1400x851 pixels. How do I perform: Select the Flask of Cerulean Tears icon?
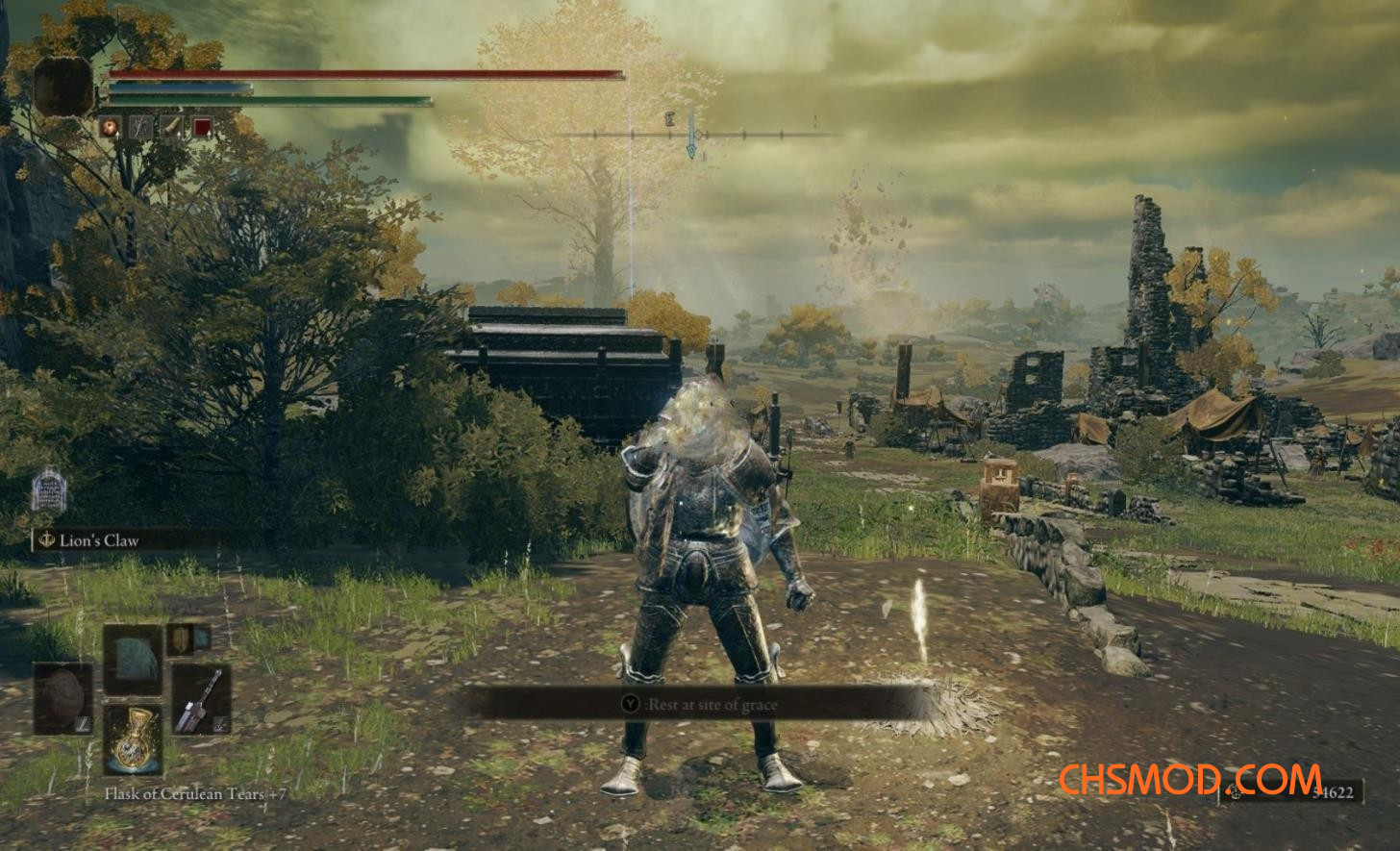coord(135,742)
